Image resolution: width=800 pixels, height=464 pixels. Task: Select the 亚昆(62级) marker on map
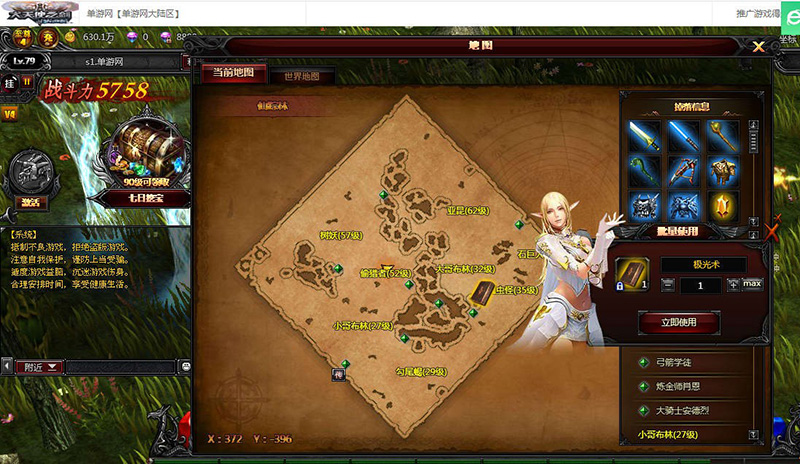[465, 211]
